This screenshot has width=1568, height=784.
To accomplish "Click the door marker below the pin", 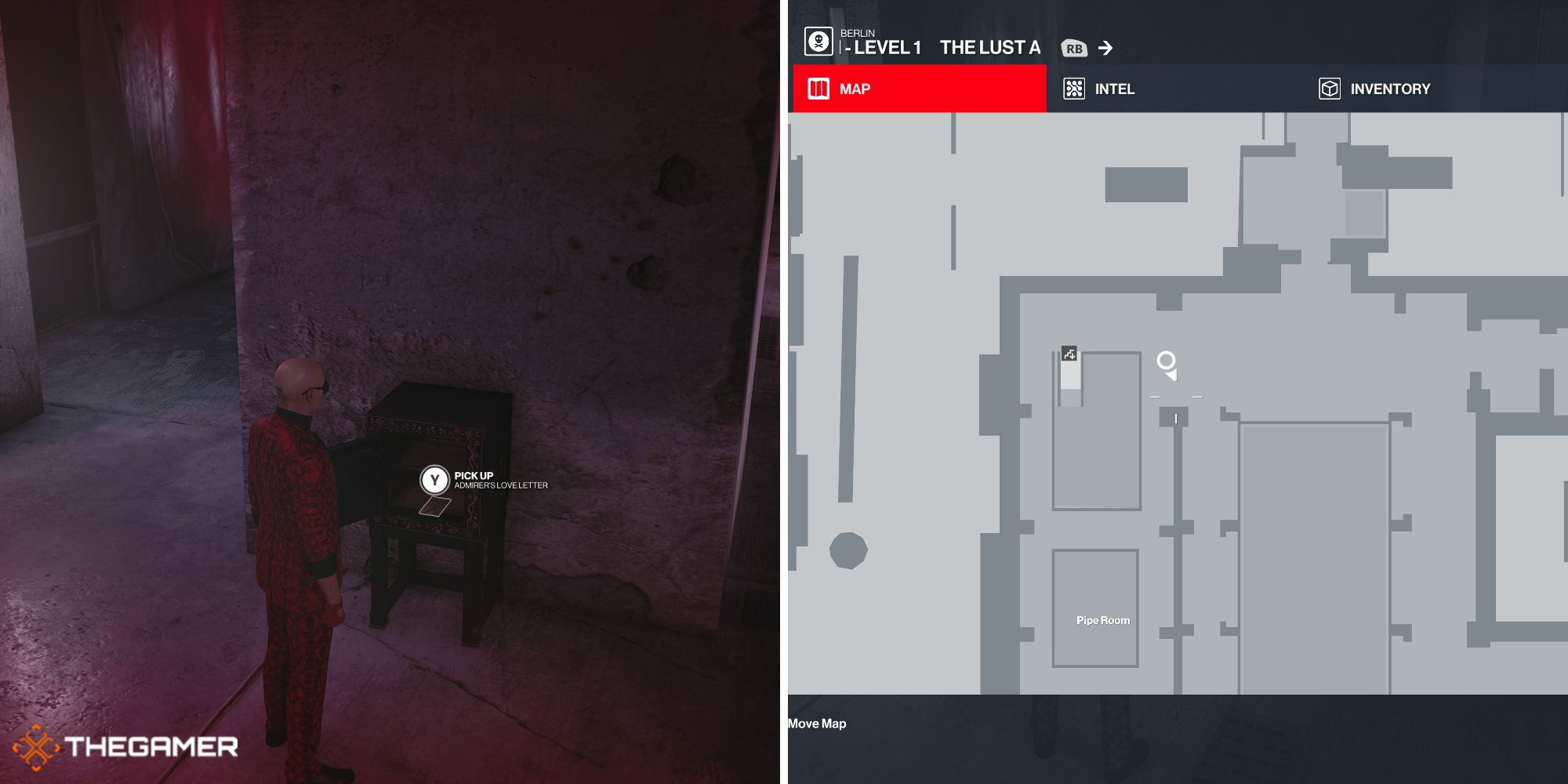I will tap(1176, 419).
